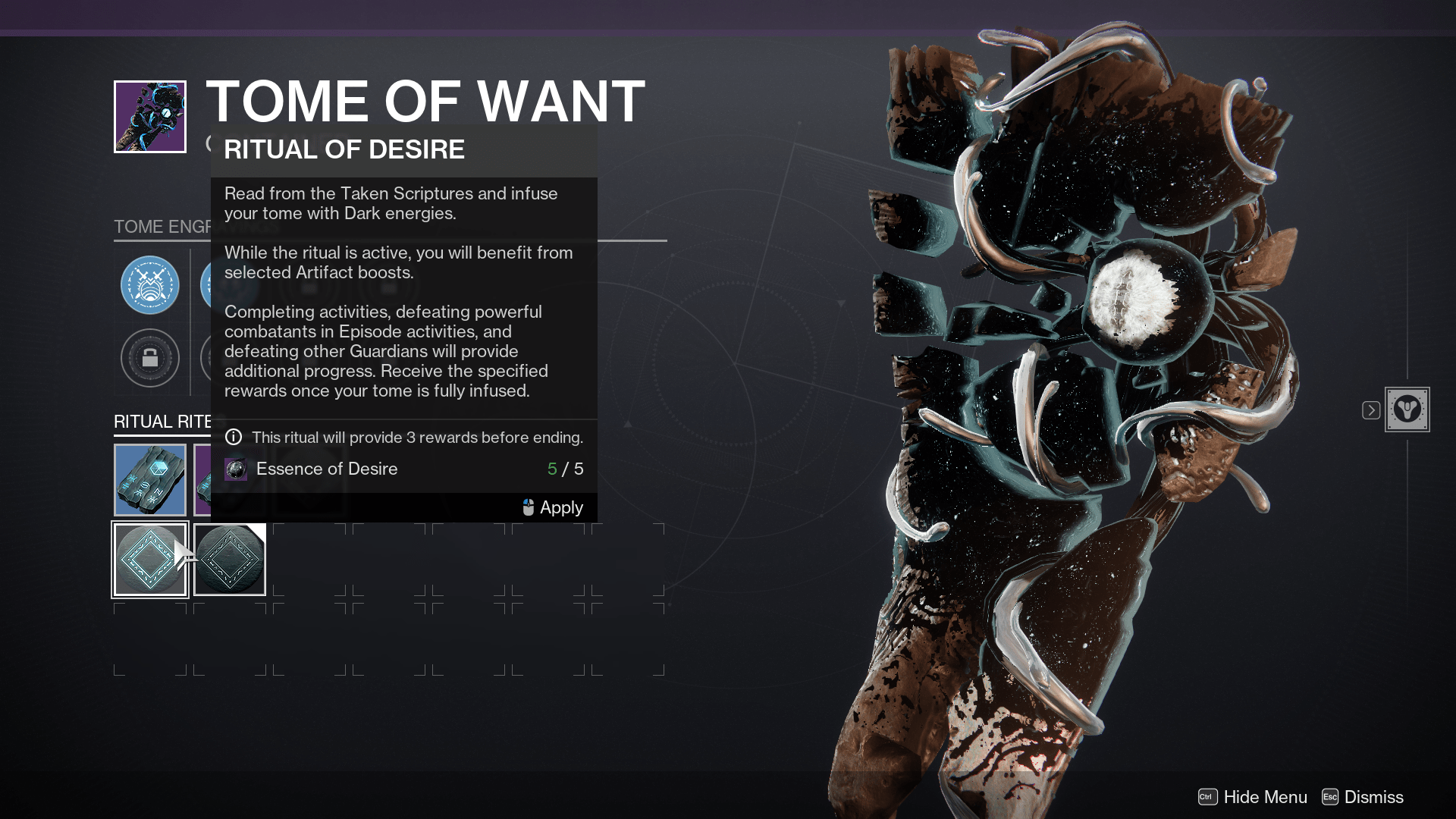Click the 5/5 Essence of Desire progress counter
Image resolution: width=1456 pixels, height=819 pixels.
[566, 469]
